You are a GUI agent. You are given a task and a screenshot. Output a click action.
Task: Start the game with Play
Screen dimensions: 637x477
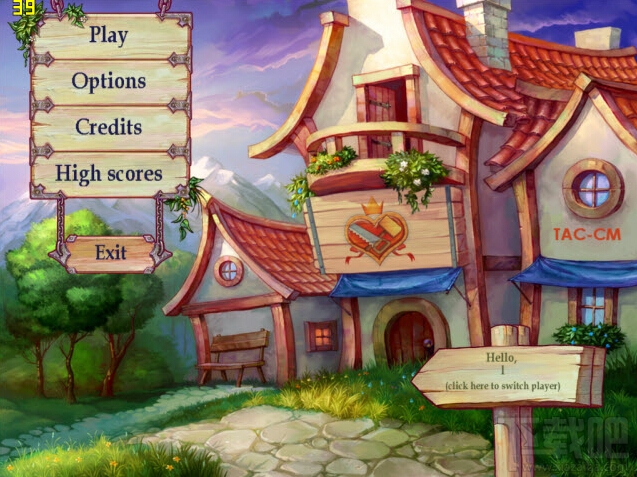click(x=109, y=34)
